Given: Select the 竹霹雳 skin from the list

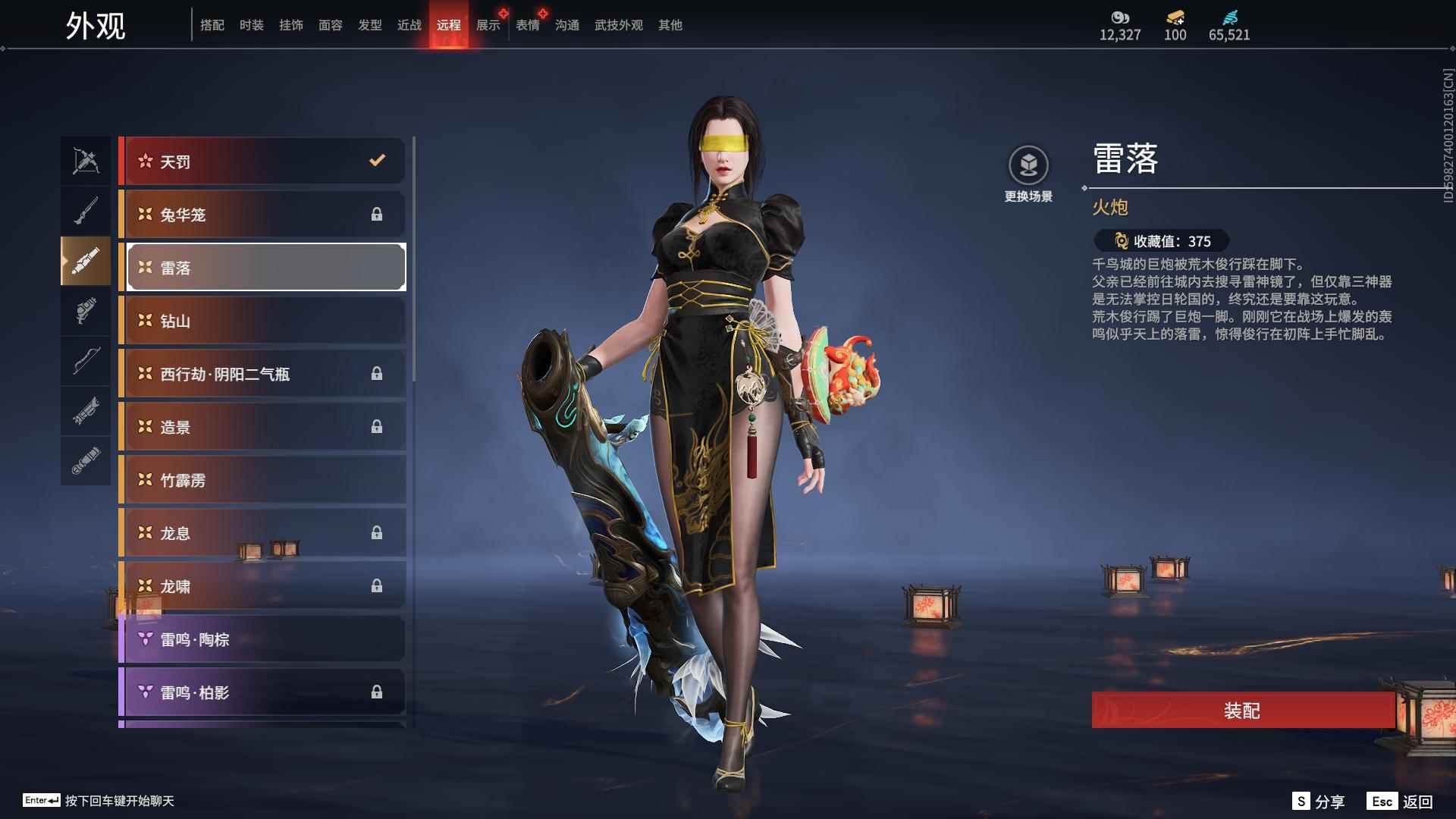Looking at the screenshot, I should point(262,479).
